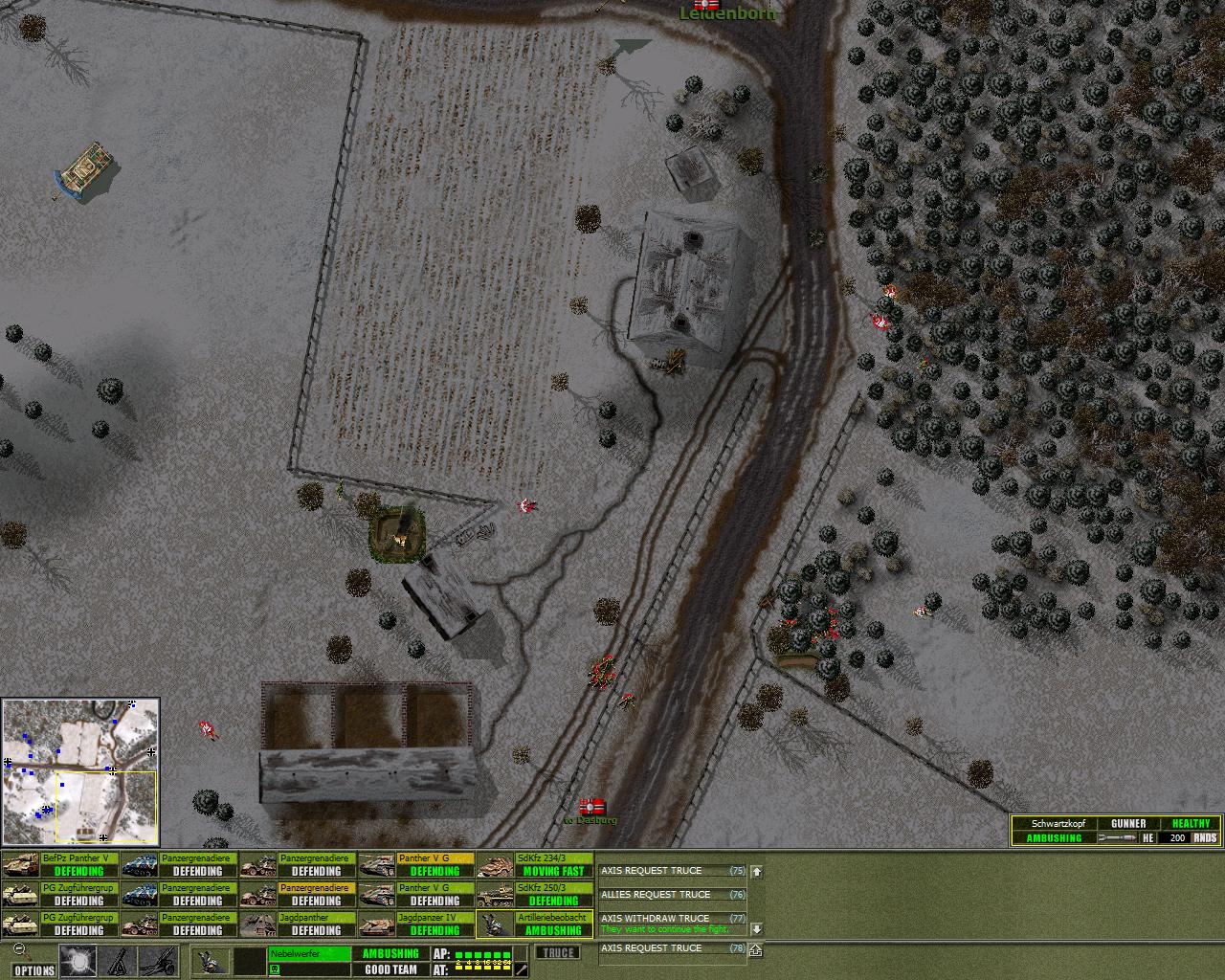Select the Schwartzkopf gunner soldier panel
This screenshot has width=1225, height=980.
1116,831
